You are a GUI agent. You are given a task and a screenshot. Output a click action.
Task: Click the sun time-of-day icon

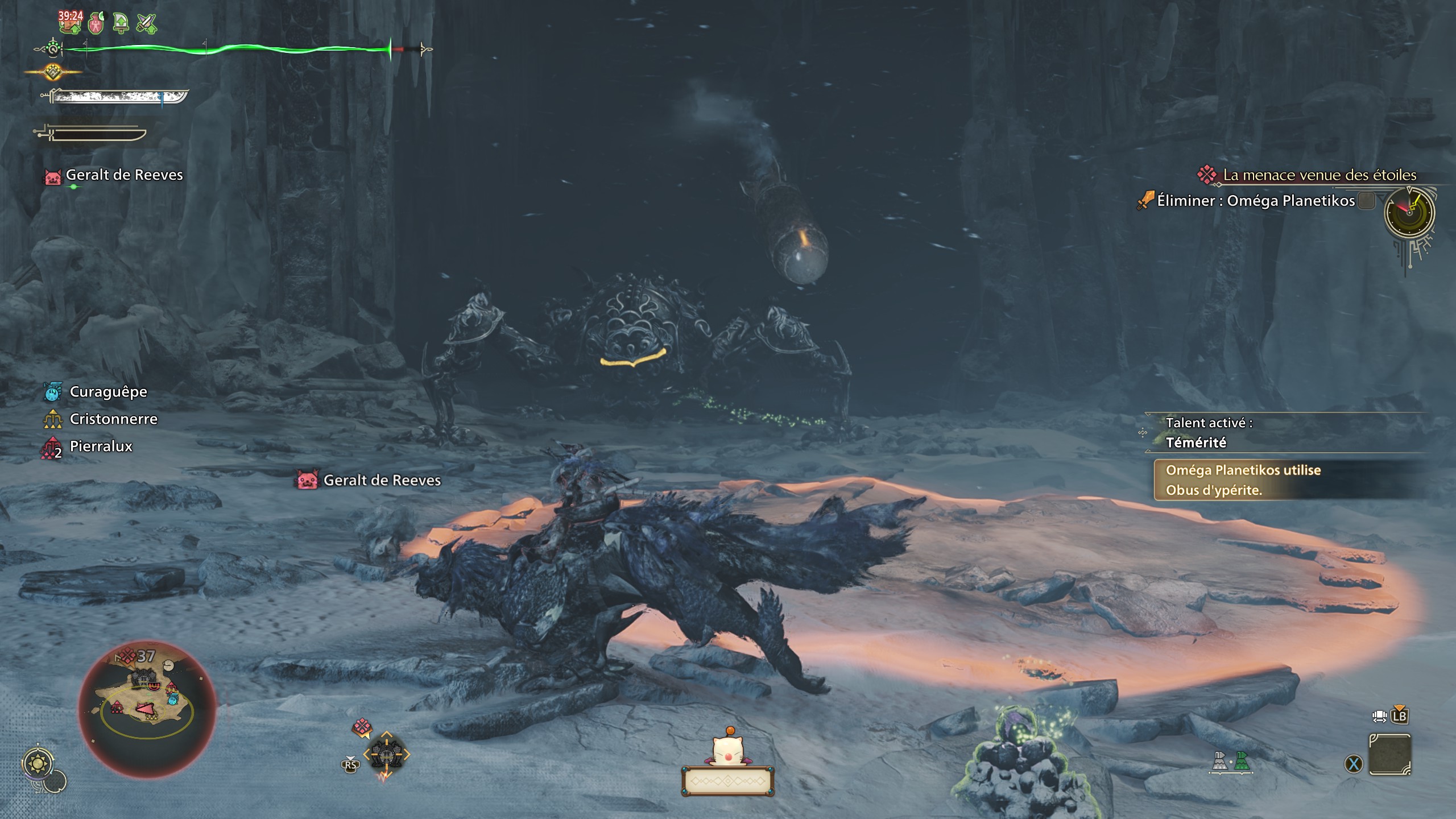click(x=39, y=763)
